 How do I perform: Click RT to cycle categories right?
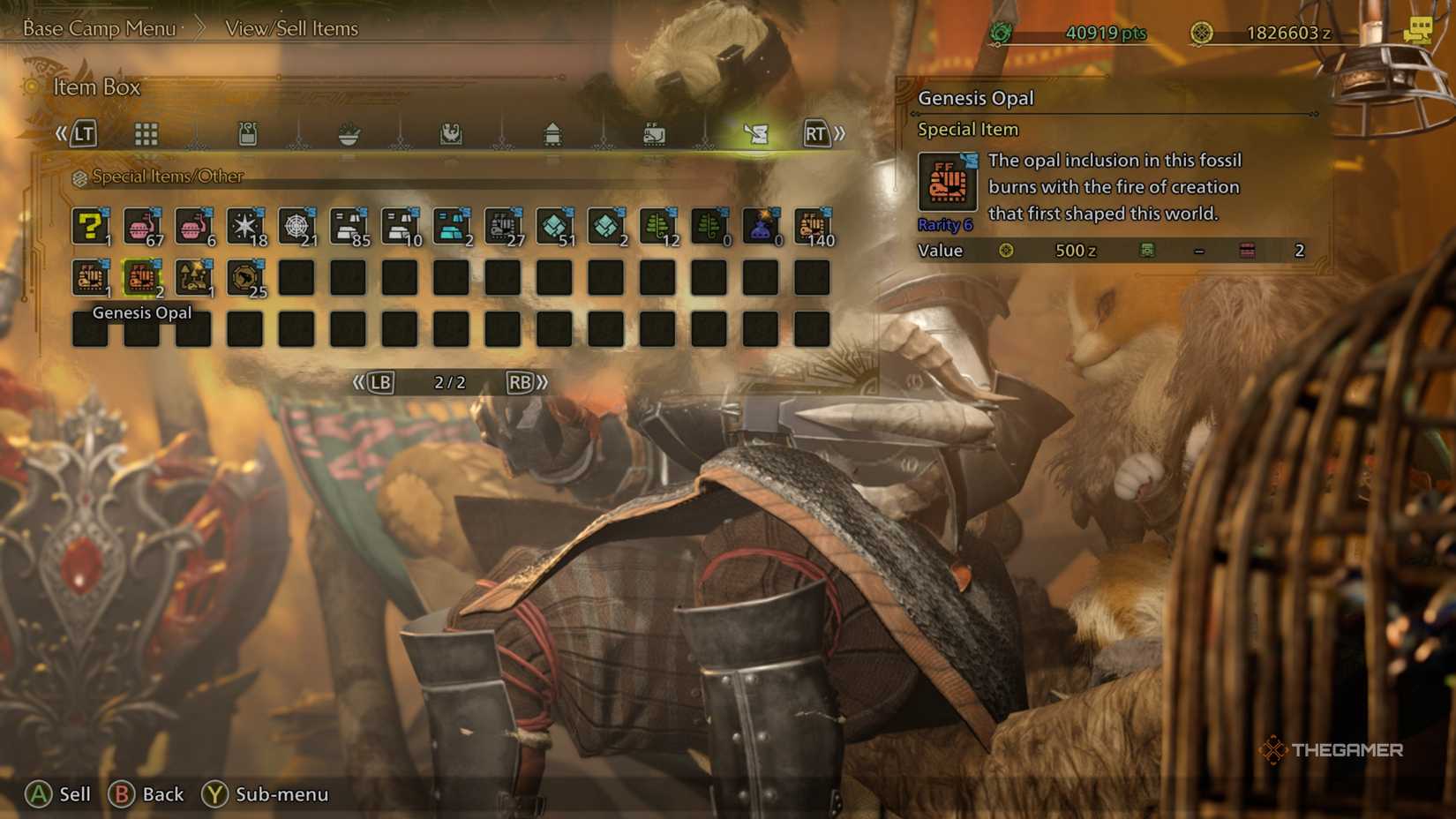(x=816, y=134)
